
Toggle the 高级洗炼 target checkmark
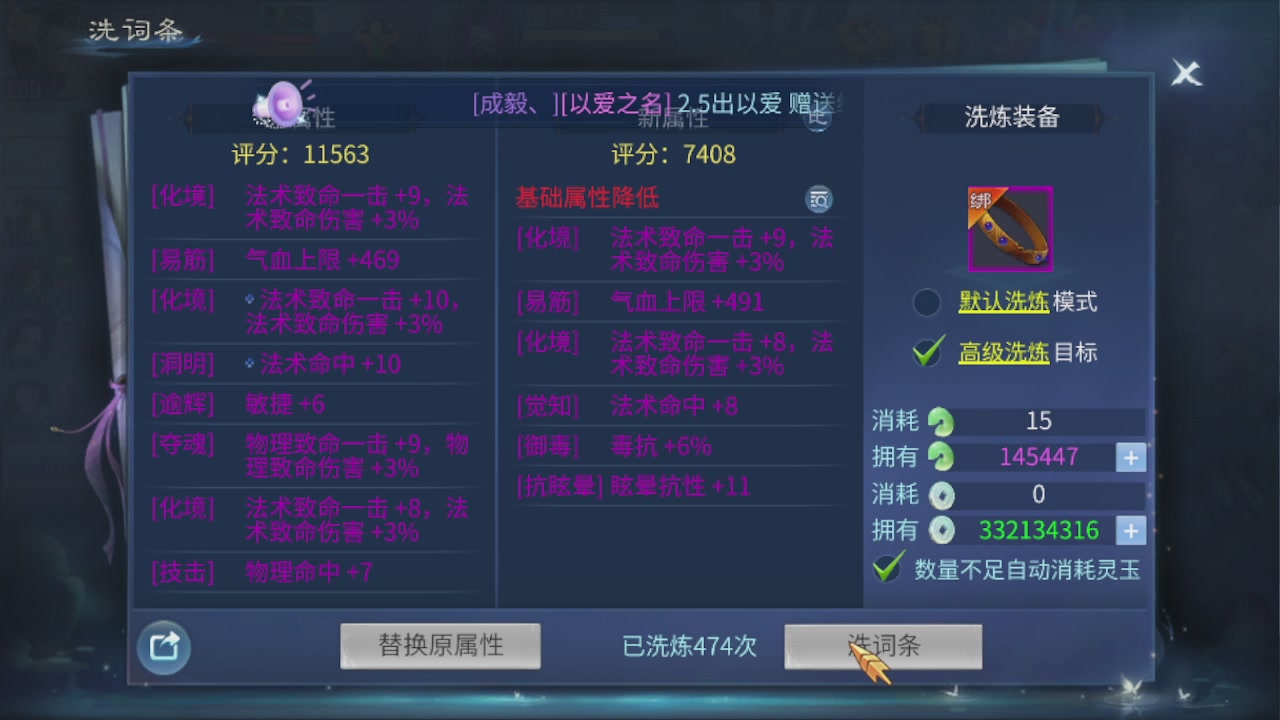[x=926, y=352]
